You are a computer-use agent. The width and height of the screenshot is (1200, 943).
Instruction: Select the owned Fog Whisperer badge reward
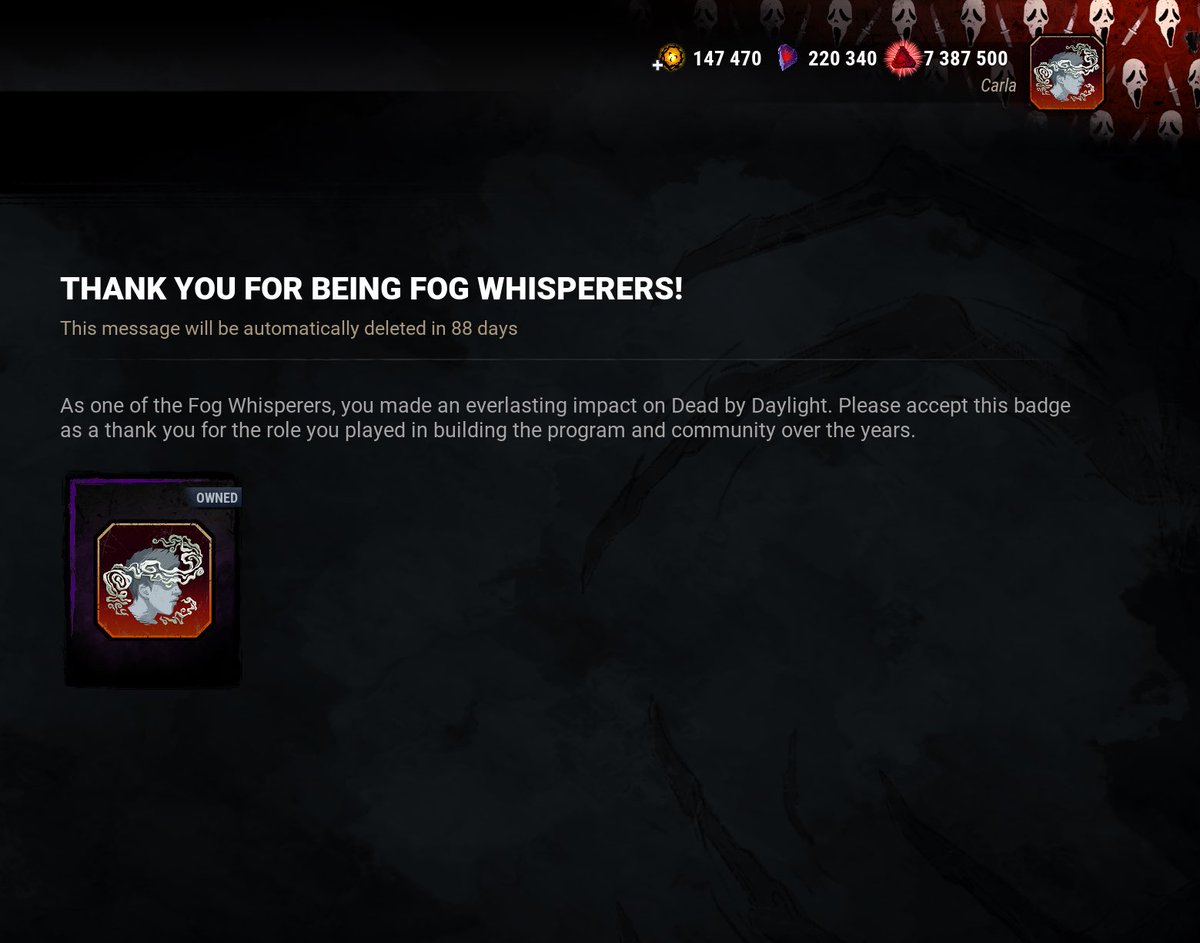[x=154, y=580]
